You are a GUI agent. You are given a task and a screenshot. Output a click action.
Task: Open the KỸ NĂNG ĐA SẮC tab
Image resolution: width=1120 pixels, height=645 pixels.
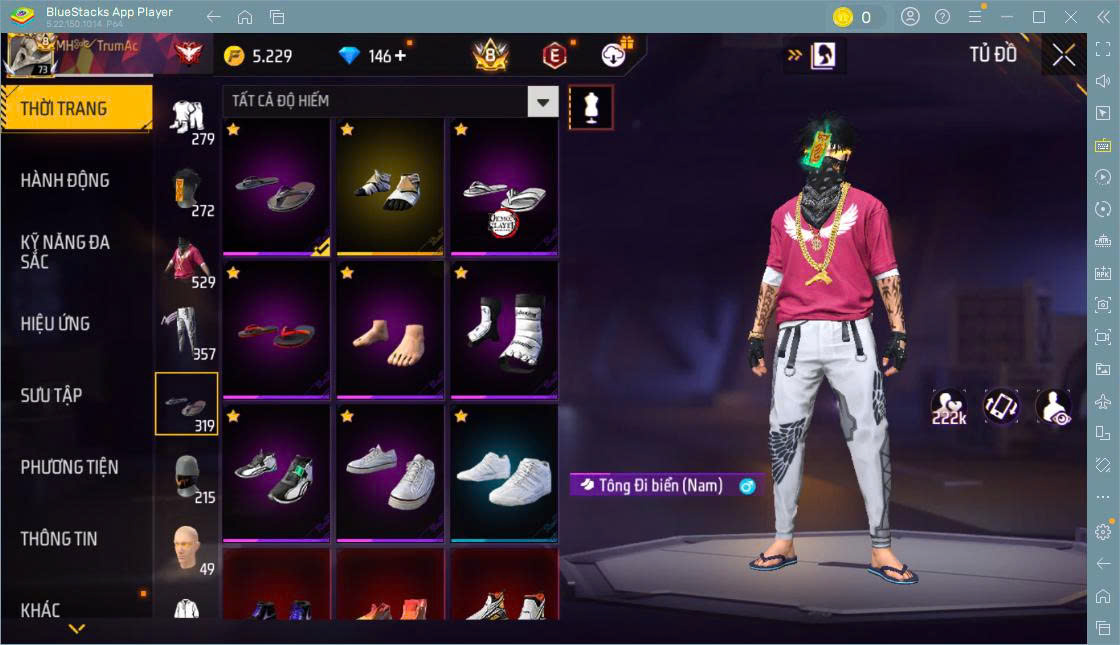click(x=66, y=252)
